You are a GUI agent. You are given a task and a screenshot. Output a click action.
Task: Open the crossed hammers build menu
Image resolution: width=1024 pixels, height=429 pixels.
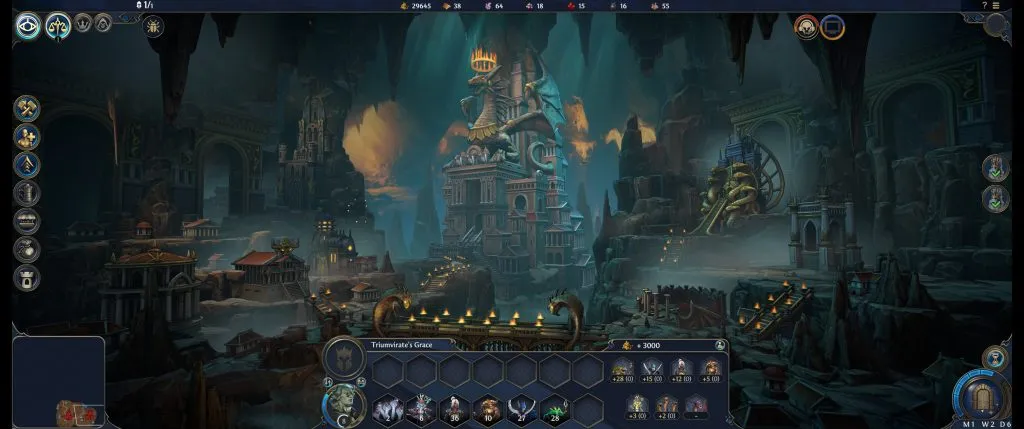[x=27, y=108]
